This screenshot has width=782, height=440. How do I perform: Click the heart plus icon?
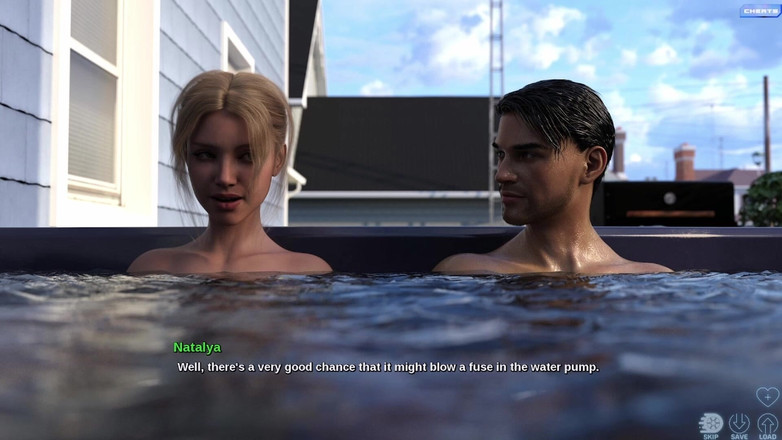point(767,396)
